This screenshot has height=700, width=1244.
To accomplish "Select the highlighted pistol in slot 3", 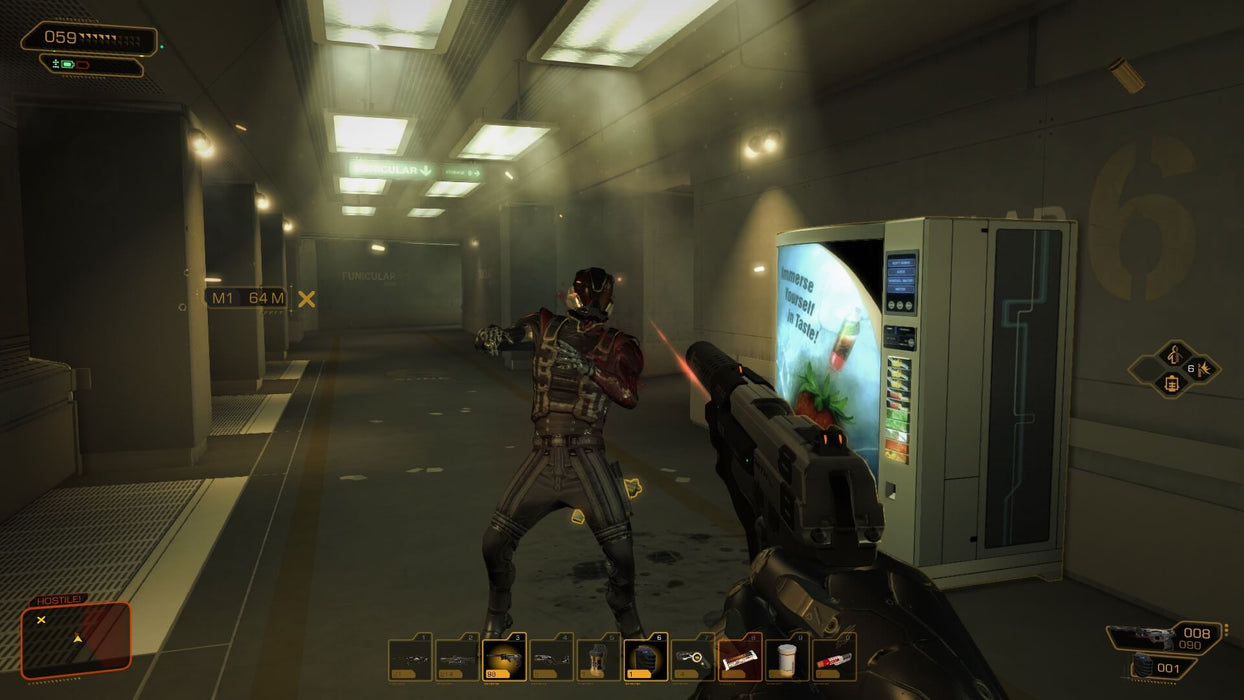I will pos(504,658).
